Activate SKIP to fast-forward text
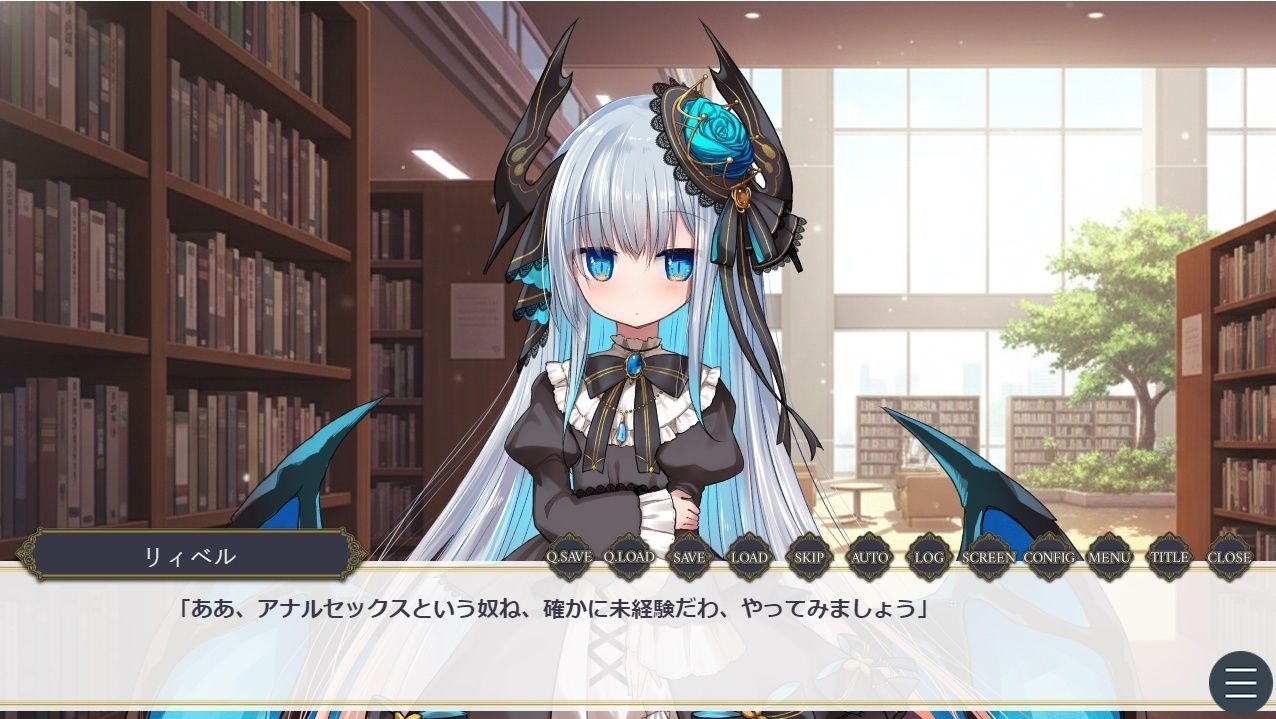The height and width of the screenshot is (719, 1276). click(x=809, y=557)
